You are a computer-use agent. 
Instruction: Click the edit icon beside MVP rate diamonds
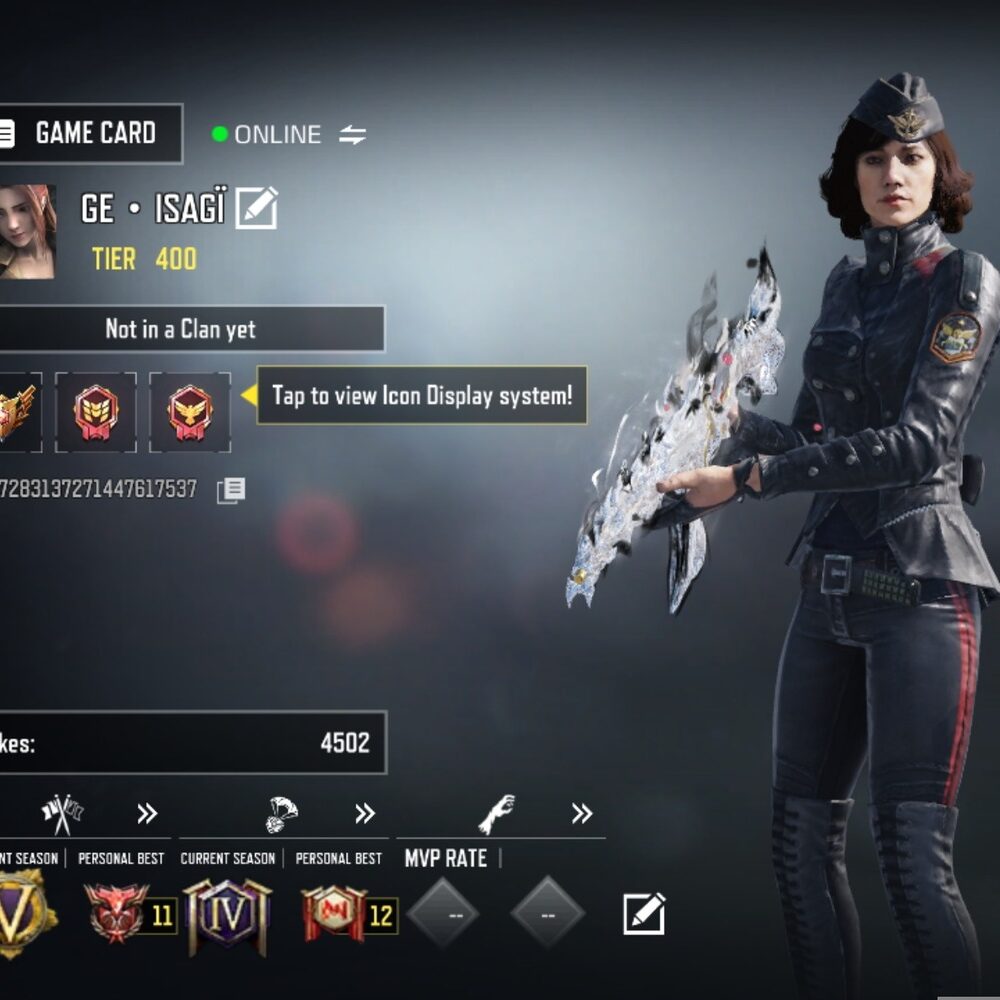644,914
